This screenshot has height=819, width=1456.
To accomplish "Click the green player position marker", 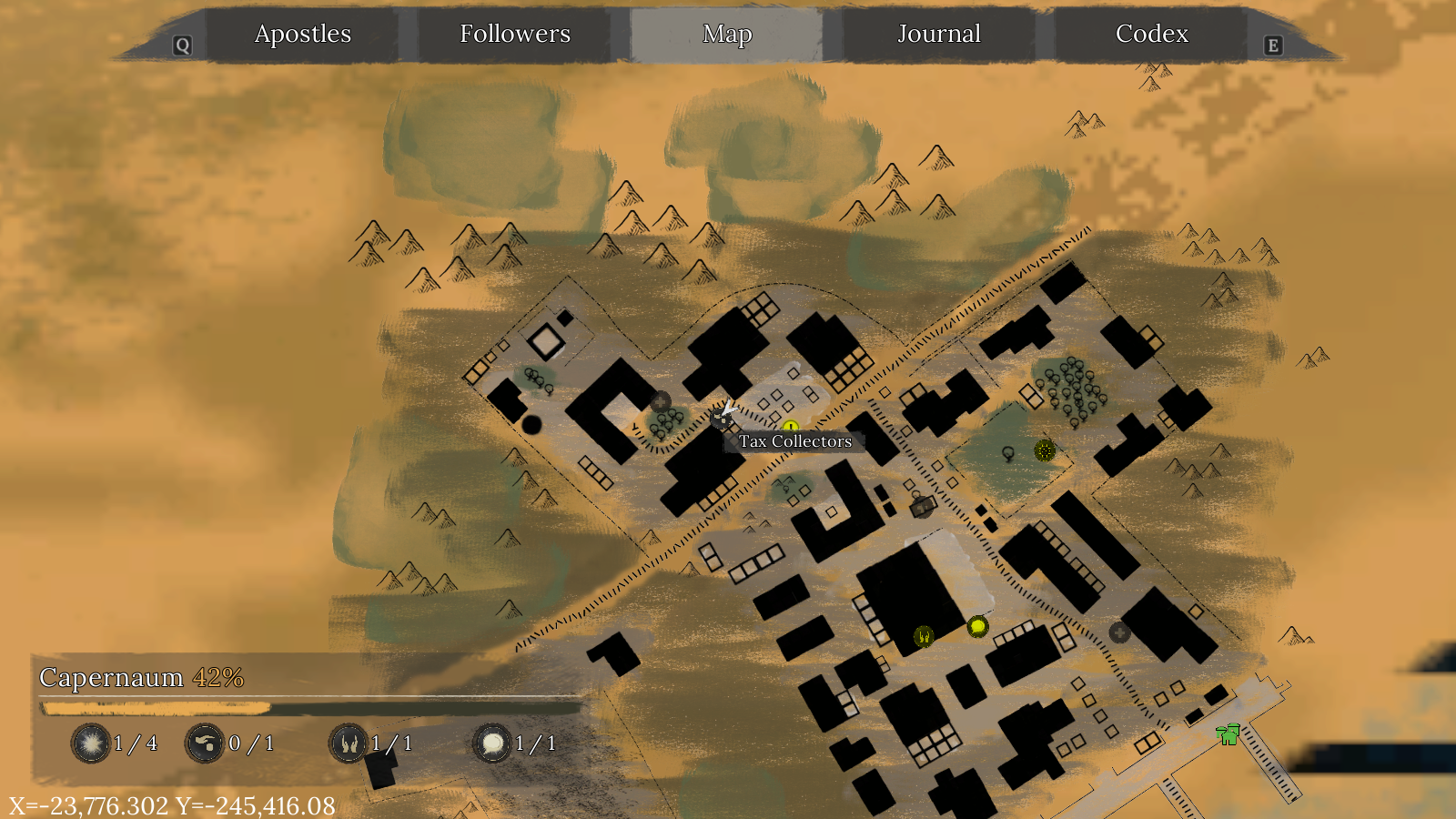I will (1228, 733).
